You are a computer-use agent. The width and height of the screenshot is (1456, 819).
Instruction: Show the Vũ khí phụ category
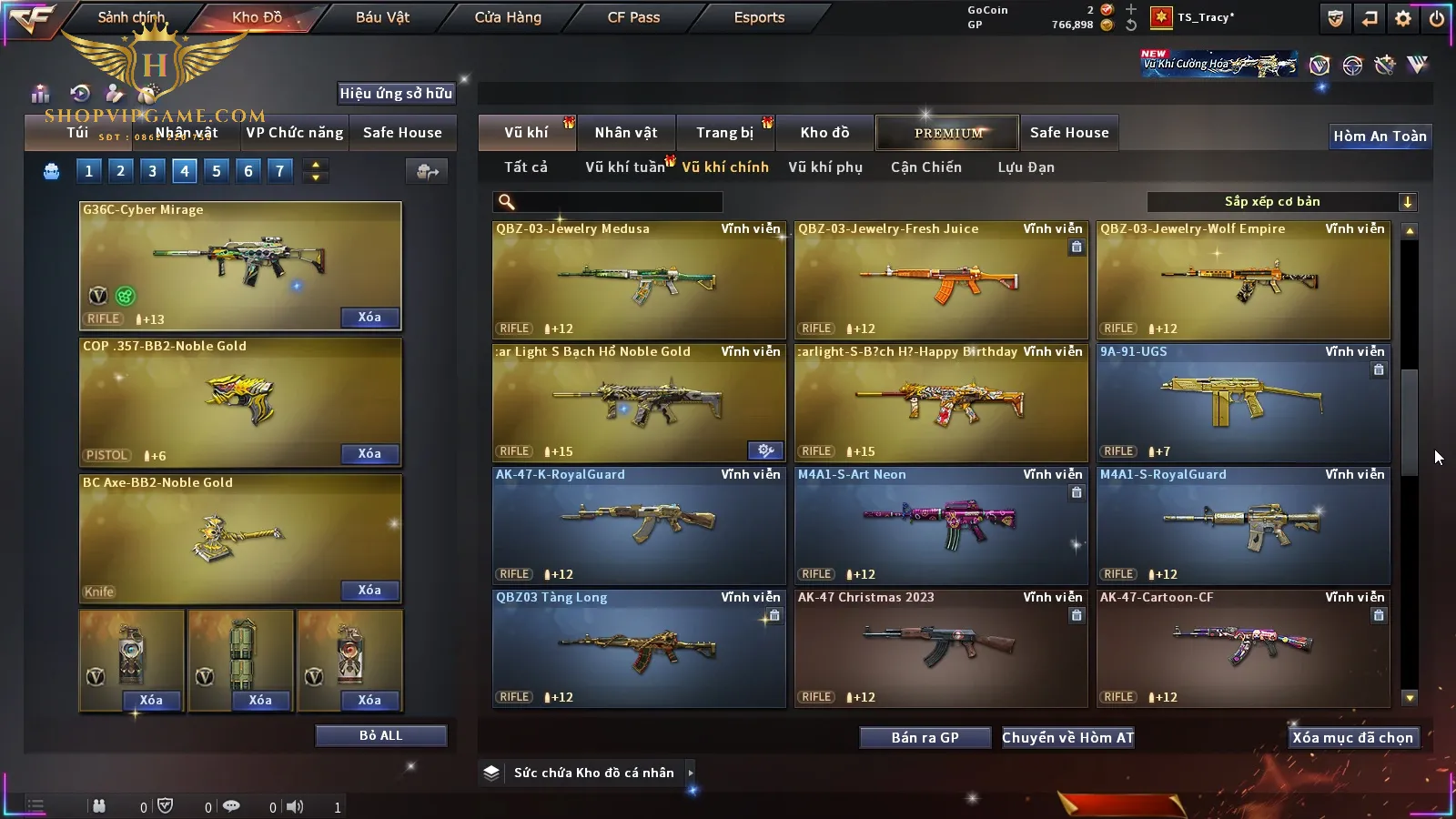[x=824, y=167]
